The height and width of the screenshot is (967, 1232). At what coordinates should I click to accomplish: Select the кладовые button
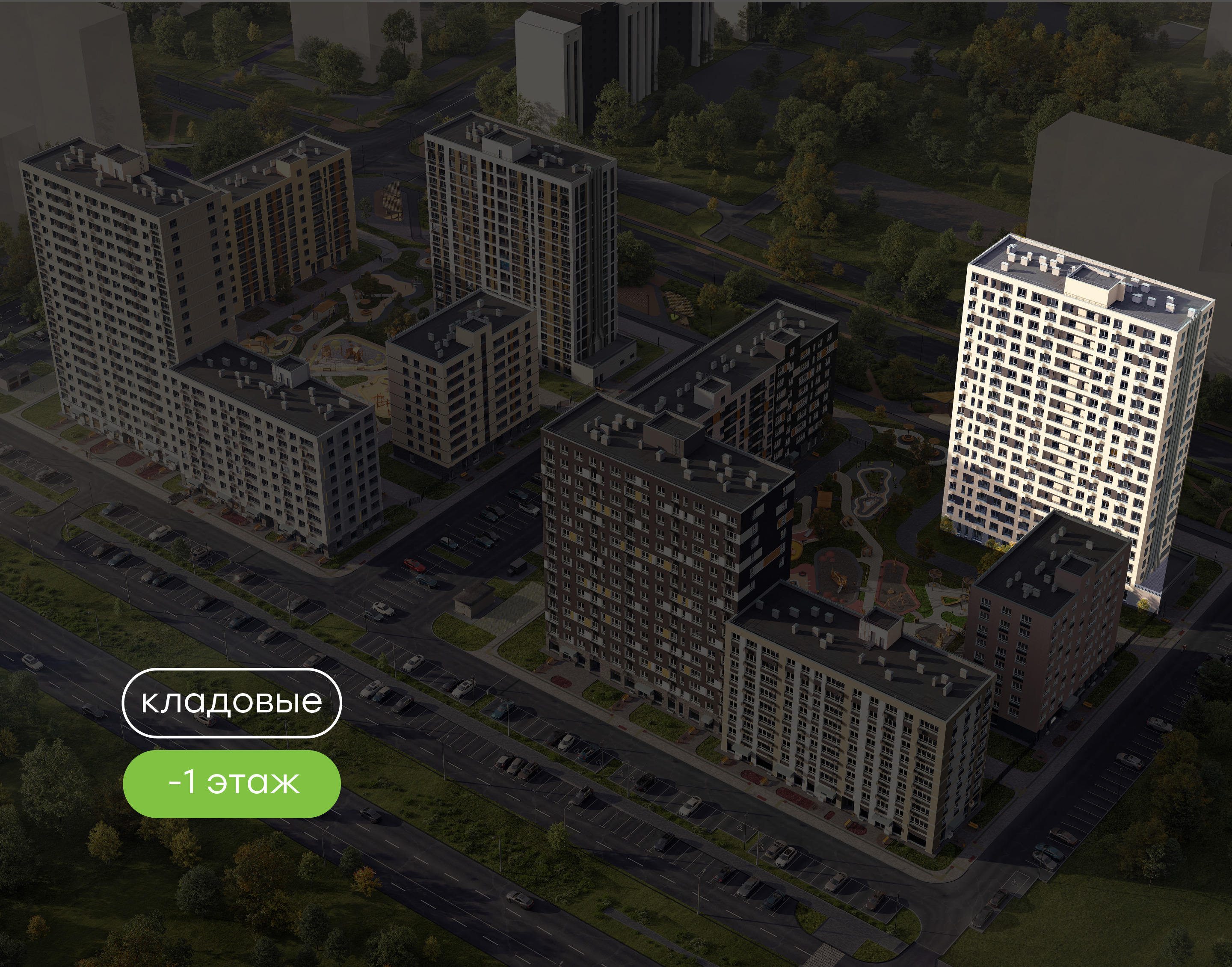point(231,703)
